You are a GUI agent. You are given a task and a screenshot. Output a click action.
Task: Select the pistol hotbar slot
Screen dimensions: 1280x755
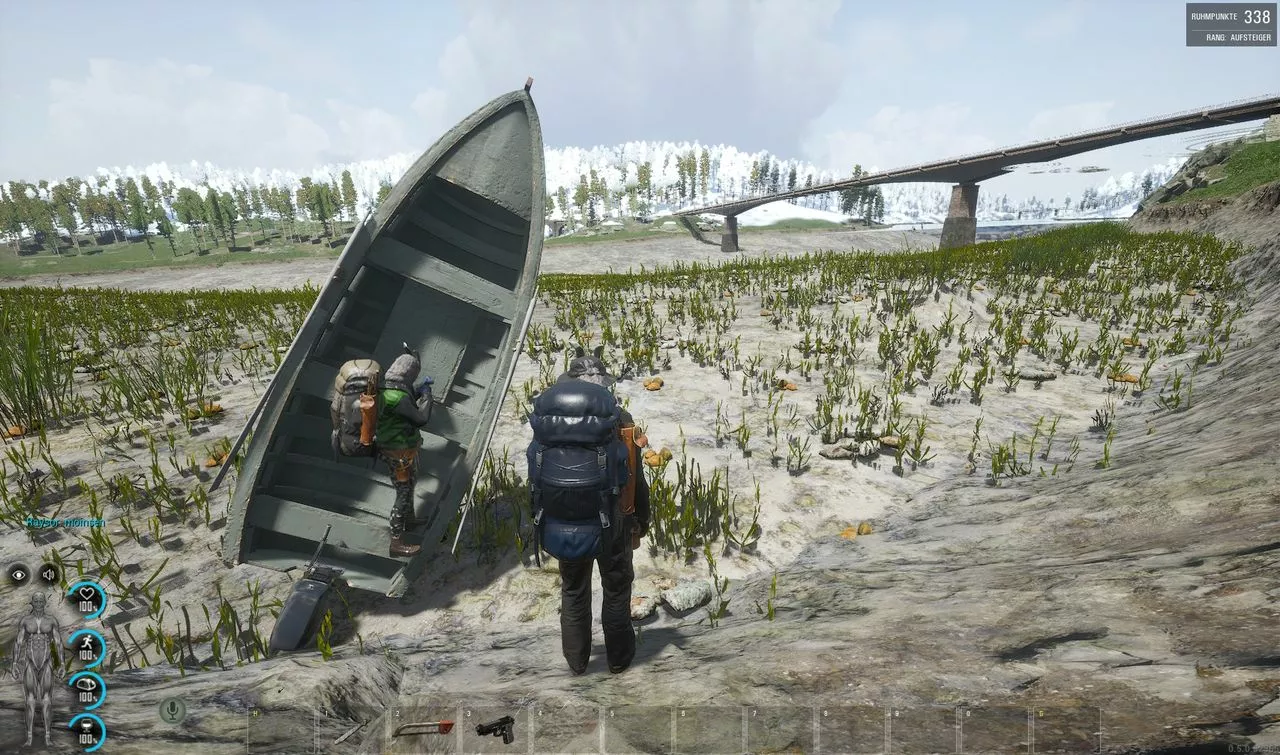click(x=495, y=729)
